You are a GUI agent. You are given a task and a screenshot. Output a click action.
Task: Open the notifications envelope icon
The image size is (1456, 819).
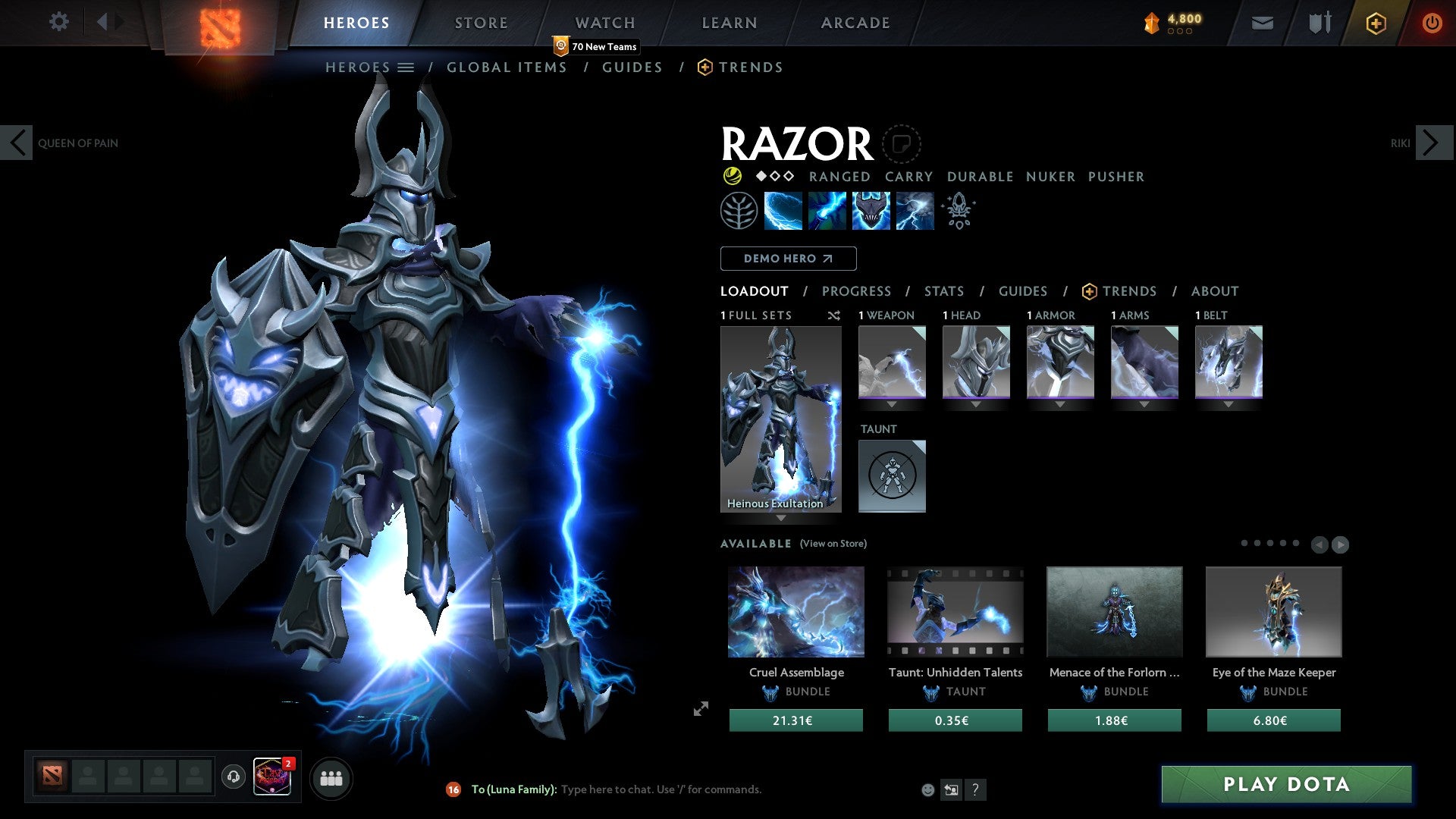[x=1261, y=23]
